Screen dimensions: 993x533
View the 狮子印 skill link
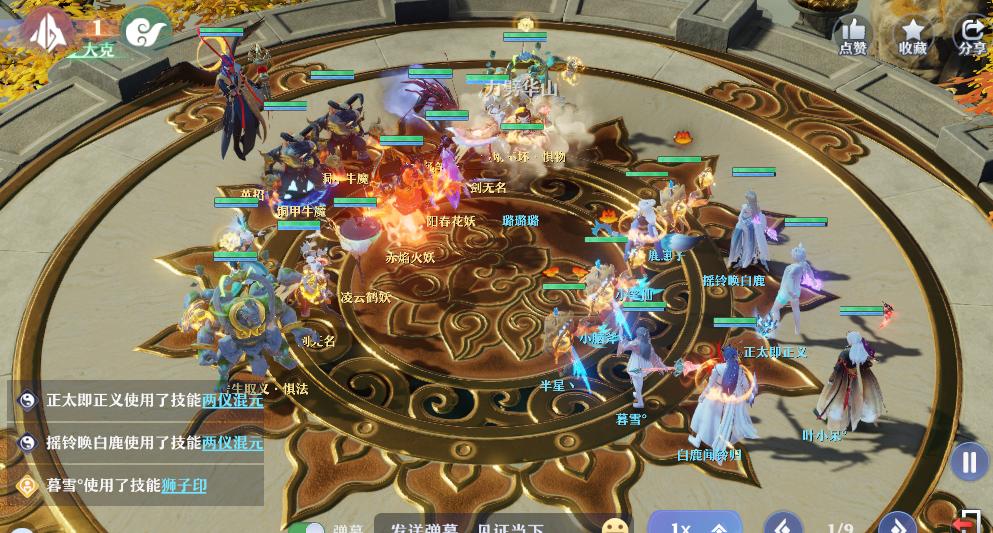pyautogui.click(x=184, y=485)
